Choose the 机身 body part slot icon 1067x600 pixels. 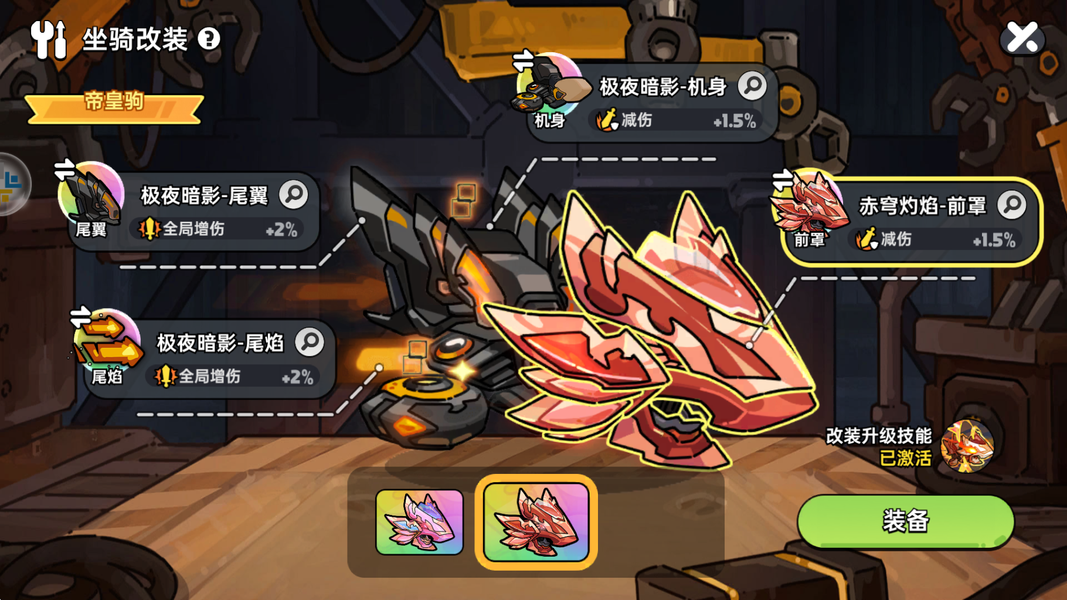[549, 90]
